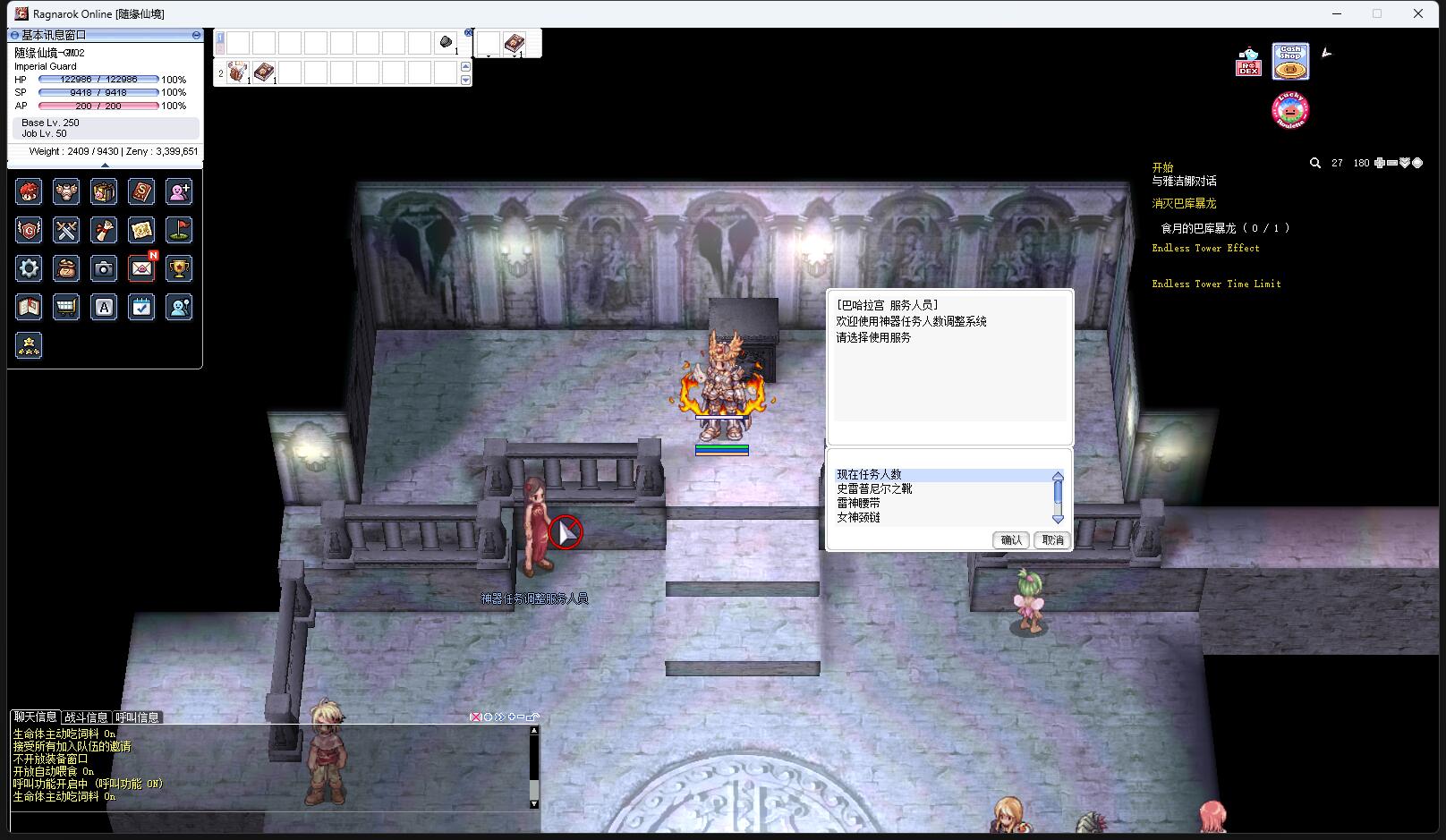Select the 现在任务人数 option
The height and width of the screenshot is (840, 1446).
pos(869,475)
